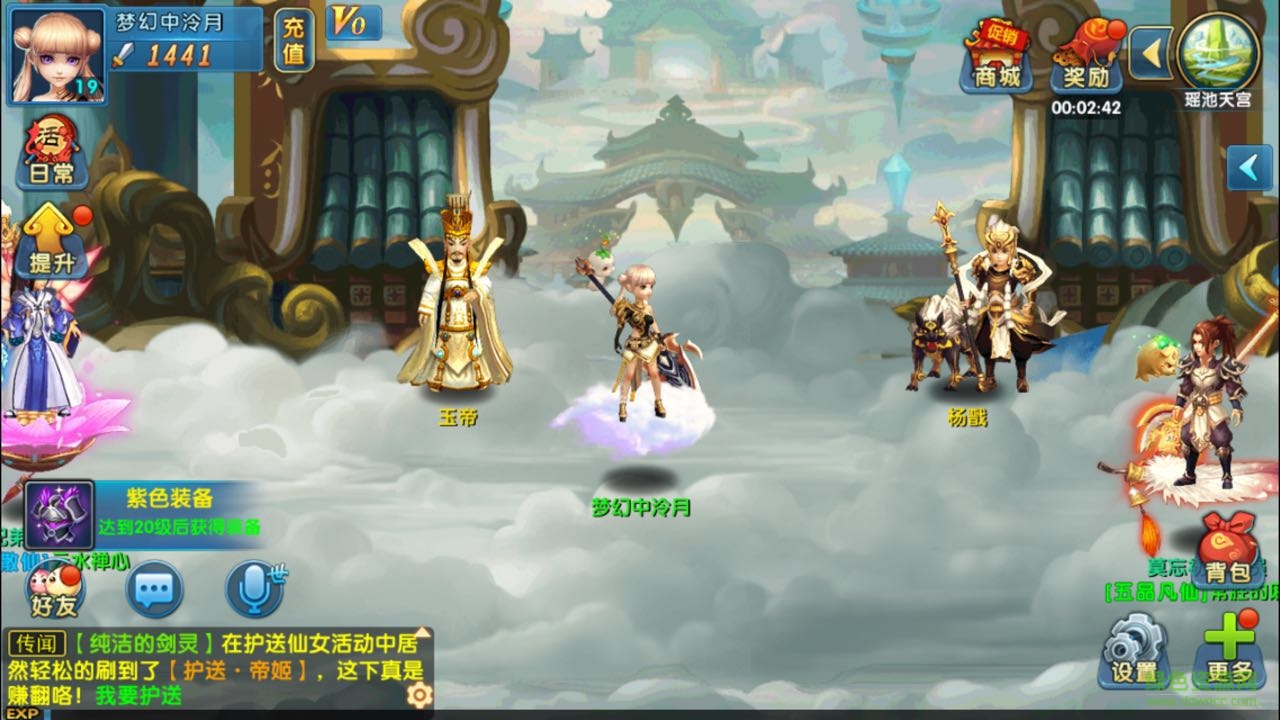Open the chat settings gear

click(417, 693)
